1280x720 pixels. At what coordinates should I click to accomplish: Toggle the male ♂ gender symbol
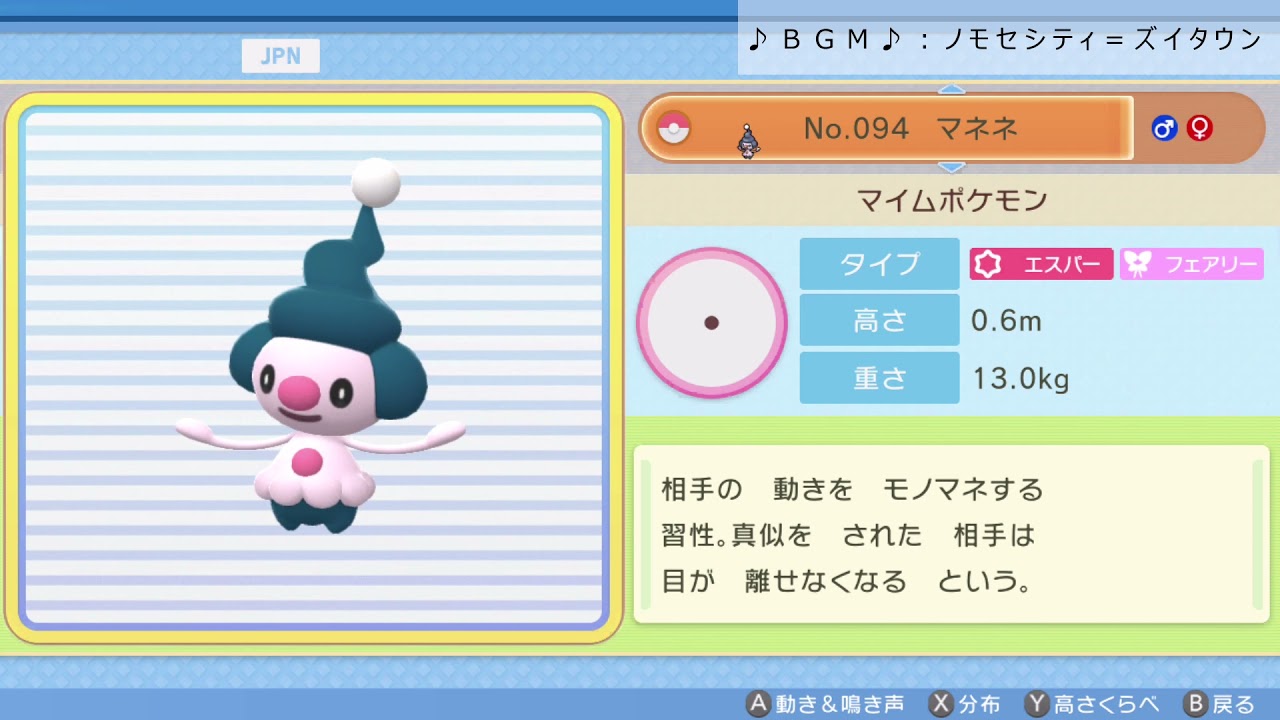(x=1165, y=128)
